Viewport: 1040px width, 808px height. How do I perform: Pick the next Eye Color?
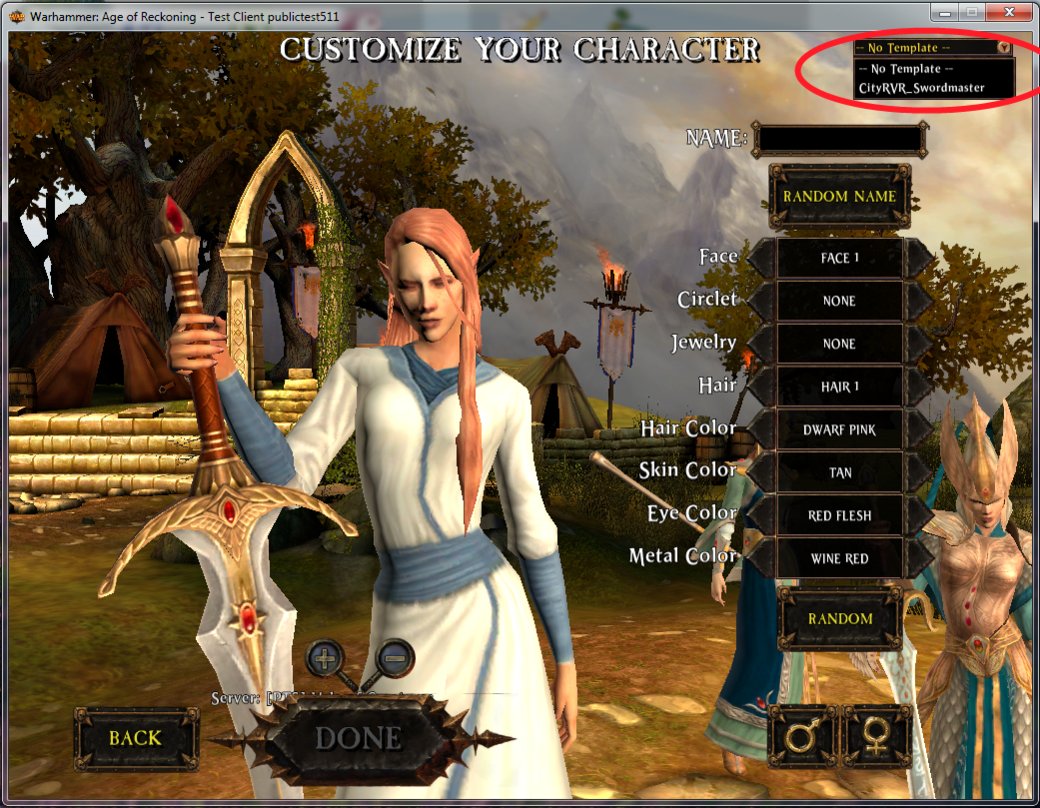(x=919, y=516)
